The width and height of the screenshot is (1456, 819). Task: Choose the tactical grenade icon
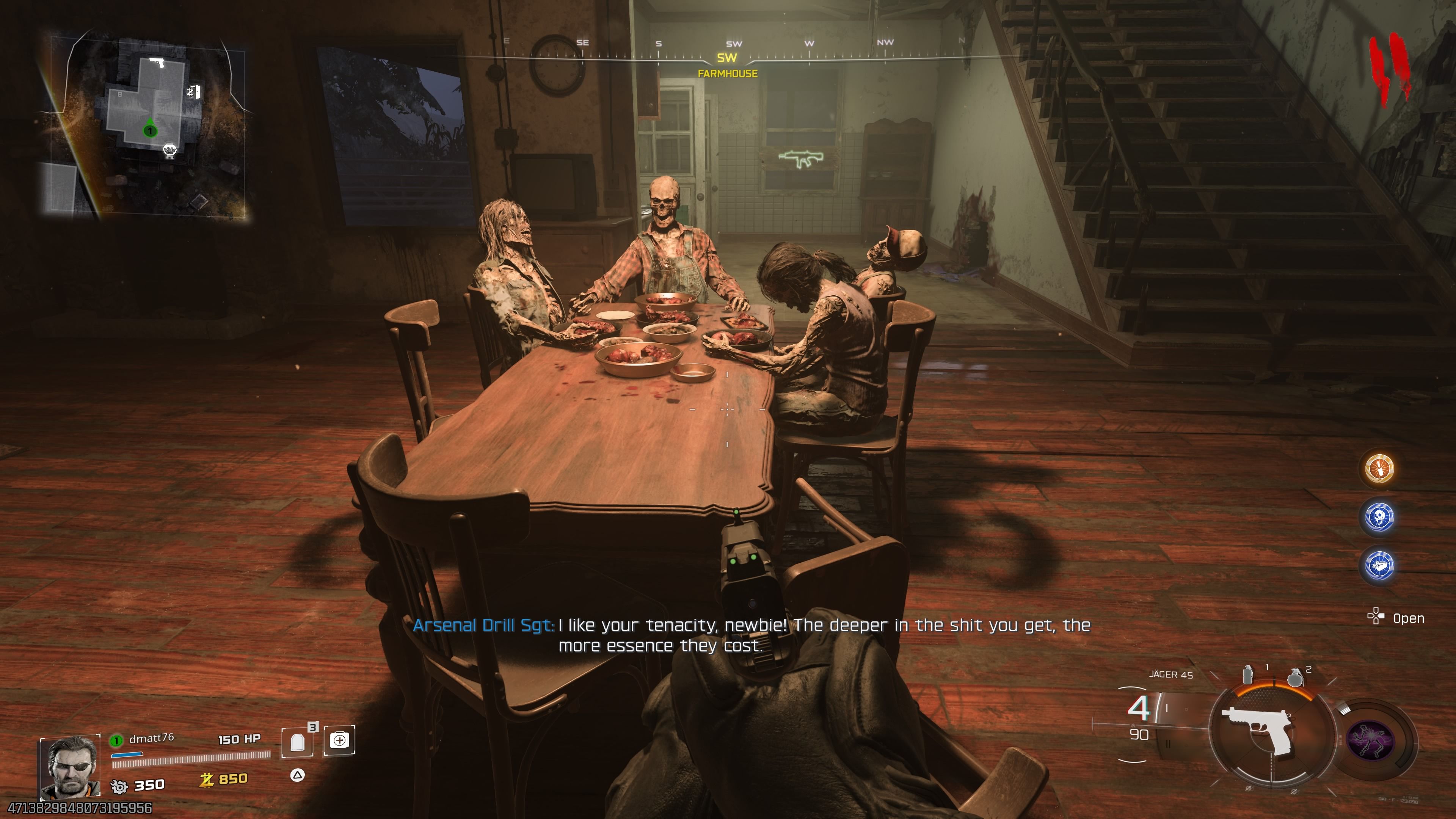(x=1248, y=675)
